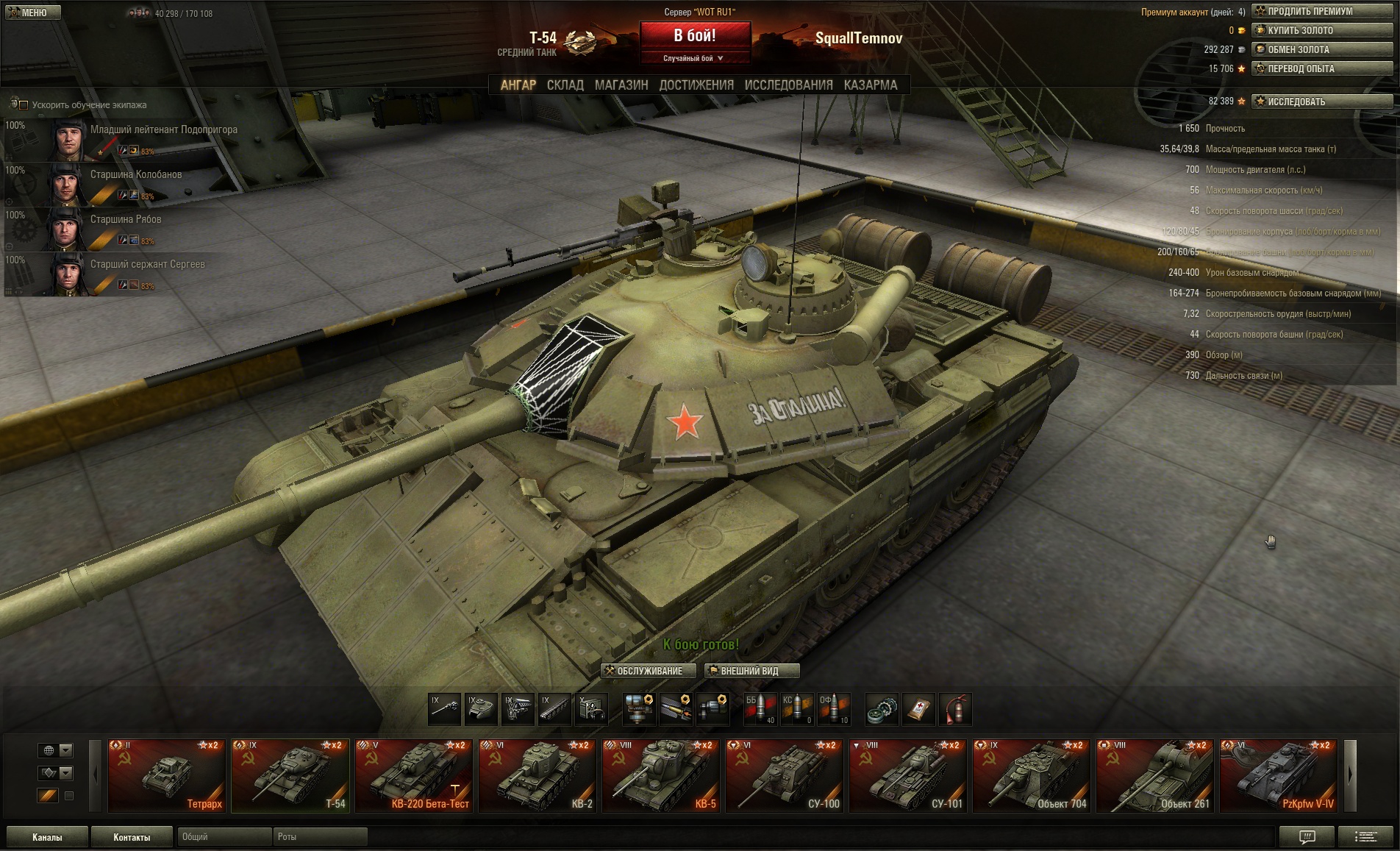Toggle the accelerate crew training checkbox

23,105
